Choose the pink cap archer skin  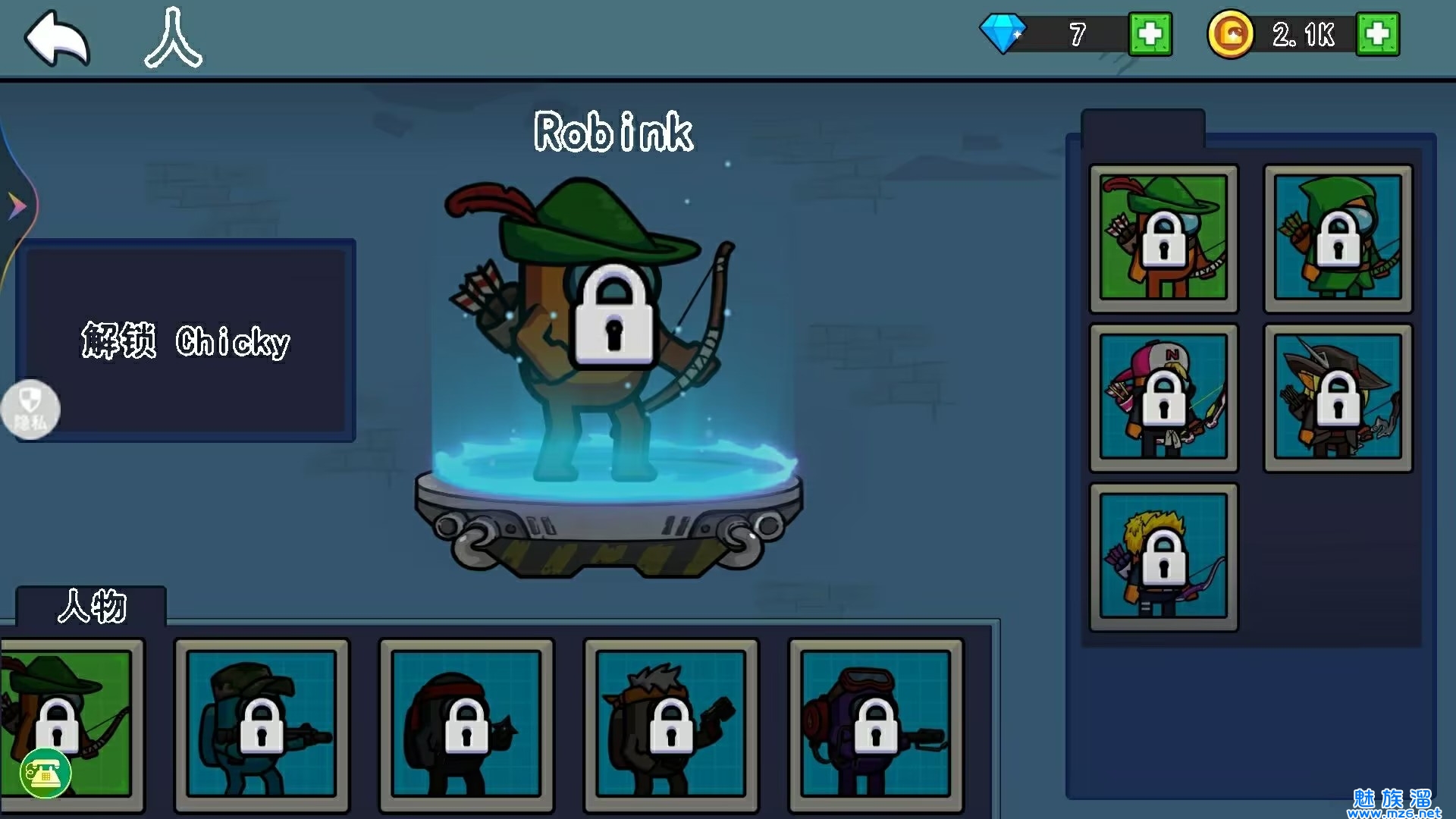point(1163,397)
